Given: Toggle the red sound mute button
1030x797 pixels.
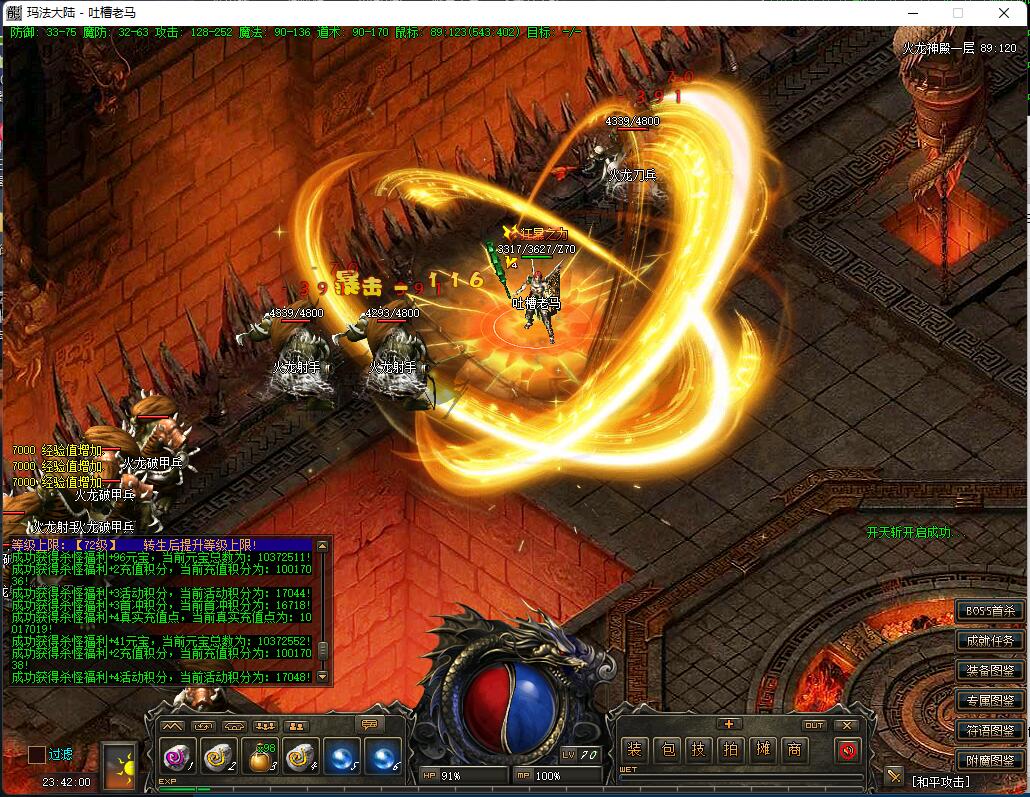Looking at the screenshot, I should (848, 749).
